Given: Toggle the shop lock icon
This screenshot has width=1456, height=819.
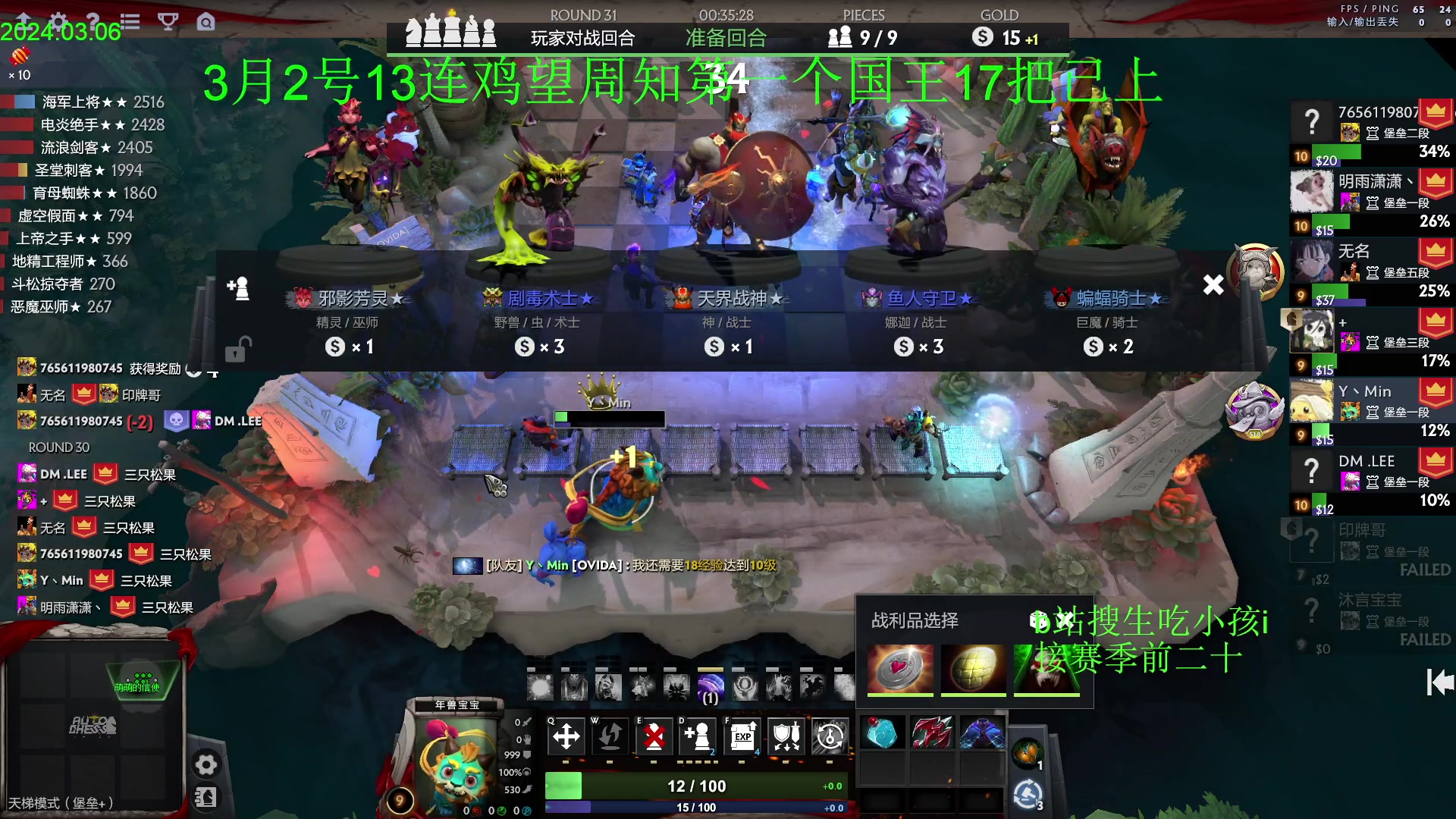Looking at the screenshot, I should pyautogui.click(x=237, y=350).
